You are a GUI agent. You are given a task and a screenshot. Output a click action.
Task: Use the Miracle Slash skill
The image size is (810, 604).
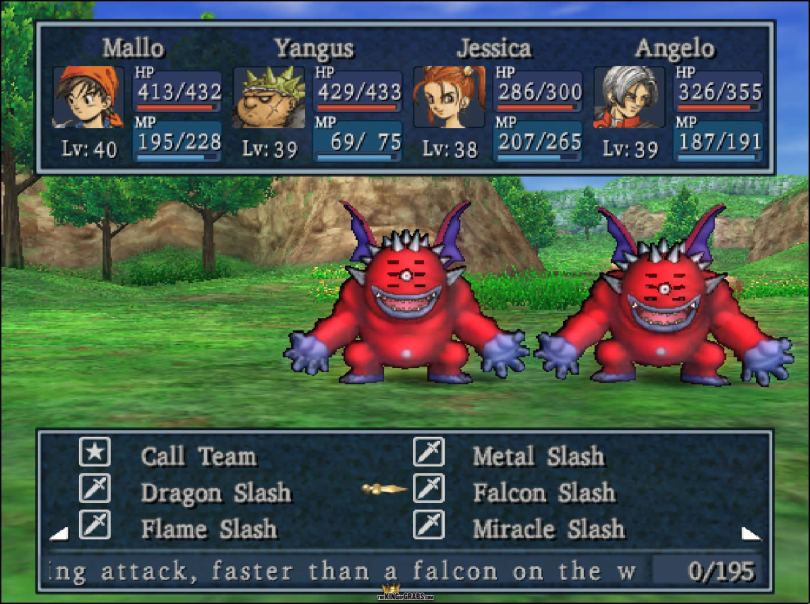(548, 529)
